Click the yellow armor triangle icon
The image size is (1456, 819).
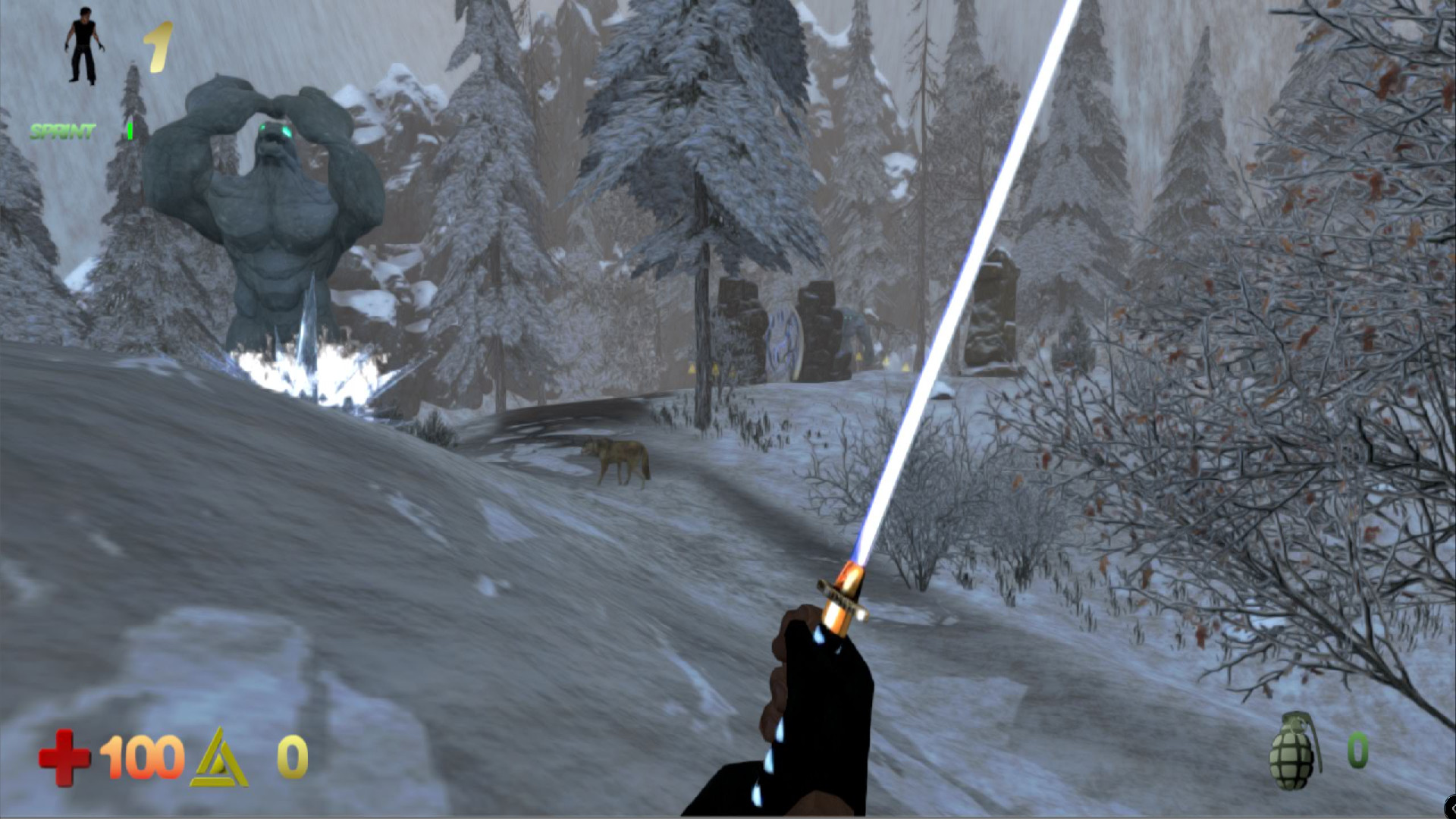[x=218, y=758]
